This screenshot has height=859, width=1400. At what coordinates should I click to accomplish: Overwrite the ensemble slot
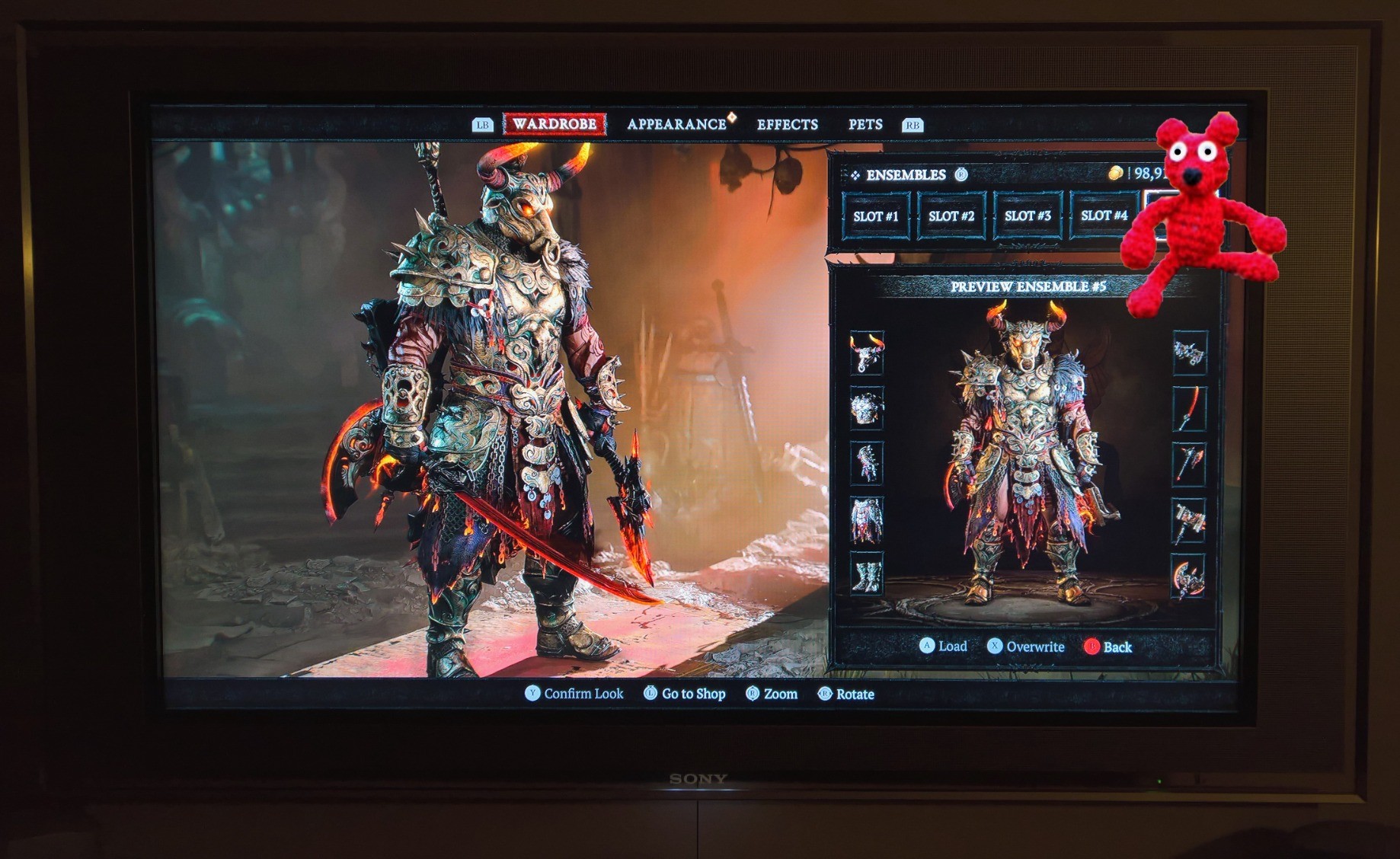(x=1026, y=647)
